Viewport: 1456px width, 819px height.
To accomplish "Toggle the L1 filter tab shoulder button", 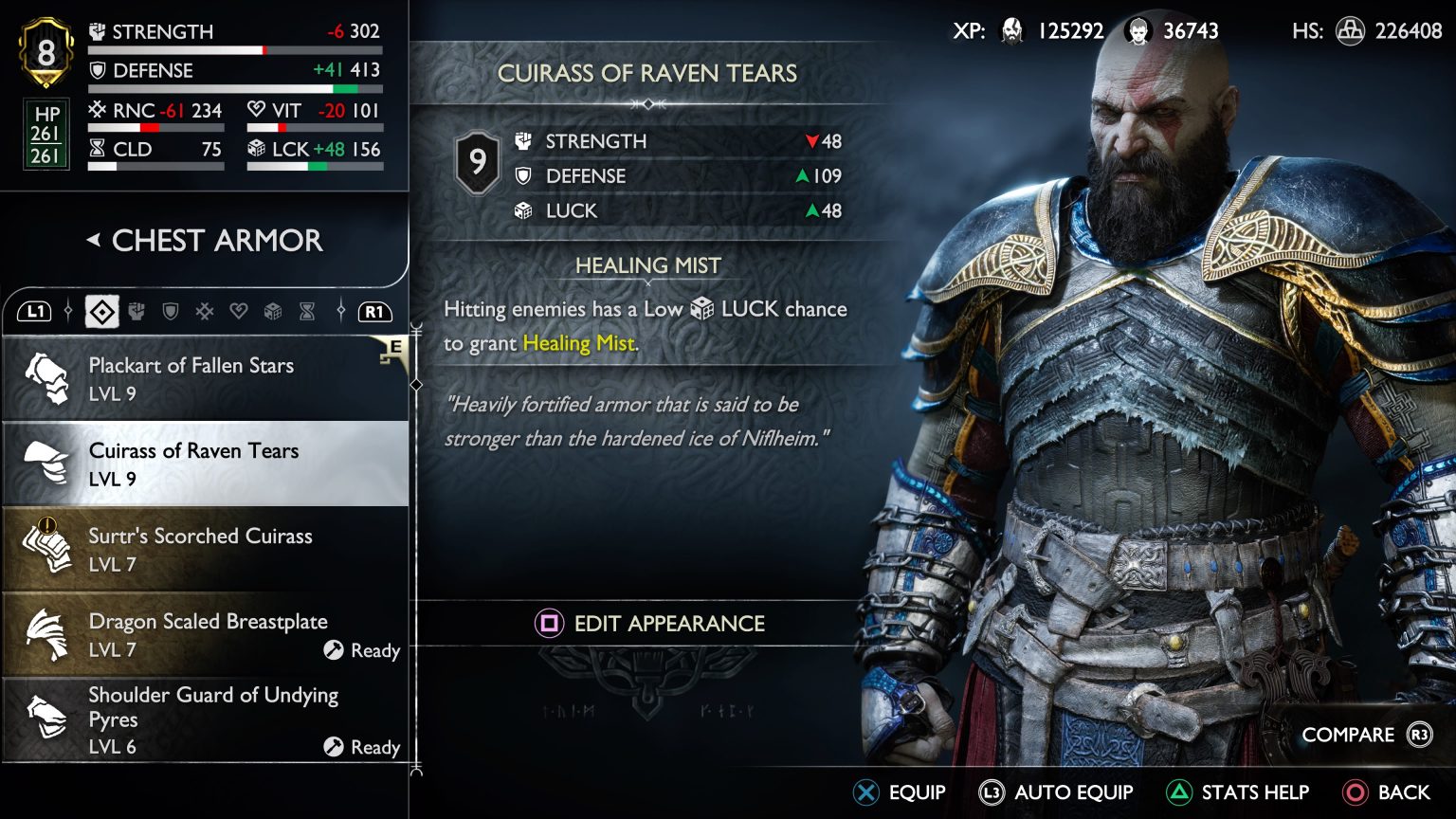I will [35, 311].
